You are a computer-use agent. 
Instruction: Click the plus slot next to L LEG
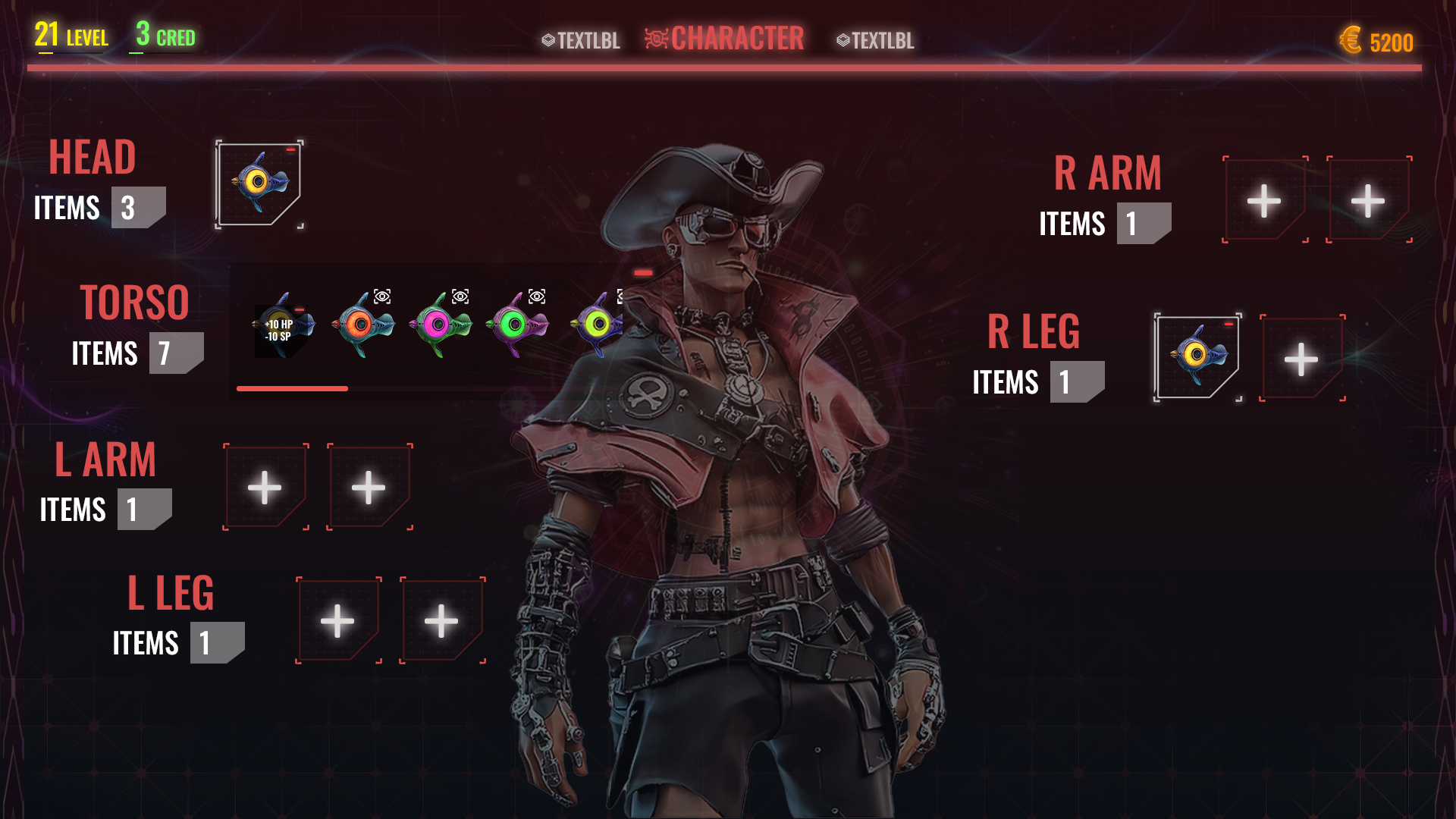(x=338, y=620)
